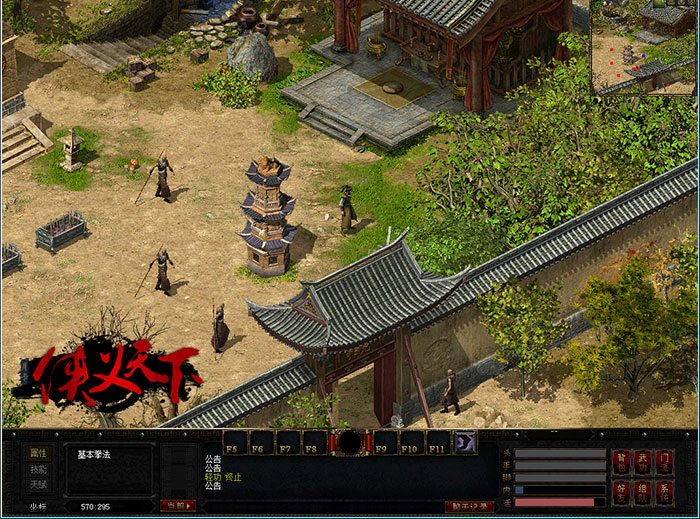Select the F5 hotkey slot

point(235,443)
